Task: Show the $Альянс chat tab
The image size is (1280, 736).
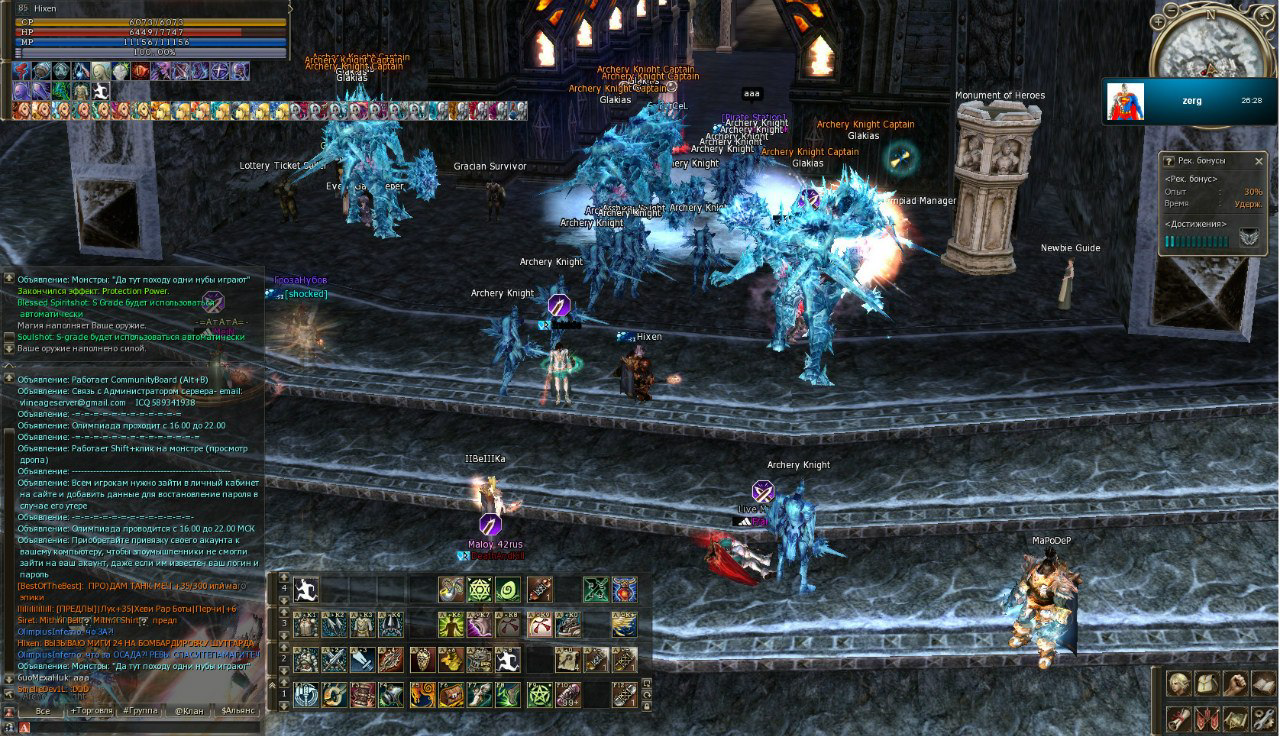Action: click(x=239, y=711)
